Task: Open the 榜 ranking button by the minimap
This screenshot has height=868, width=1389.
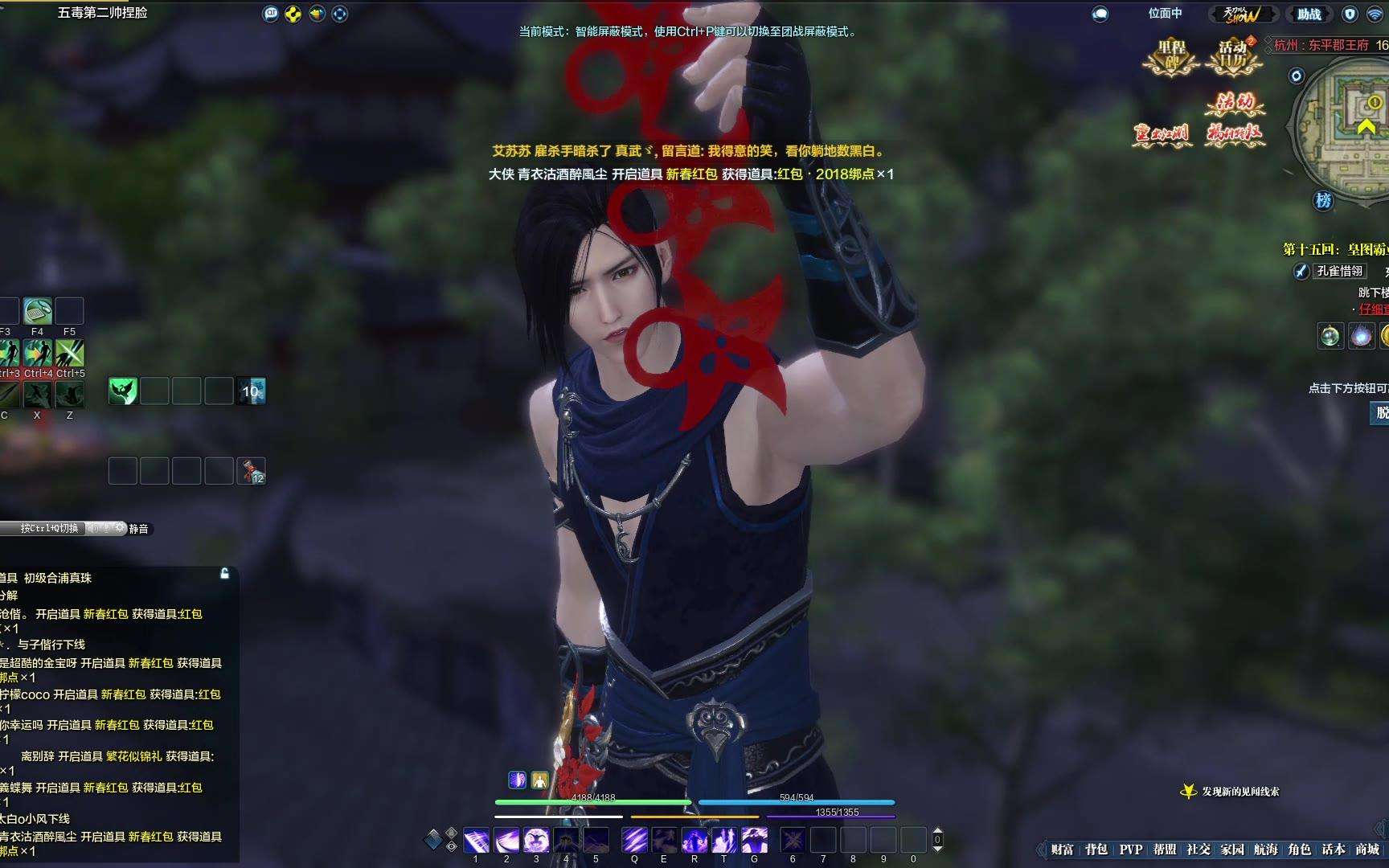Action: (x=1323, y=200)
